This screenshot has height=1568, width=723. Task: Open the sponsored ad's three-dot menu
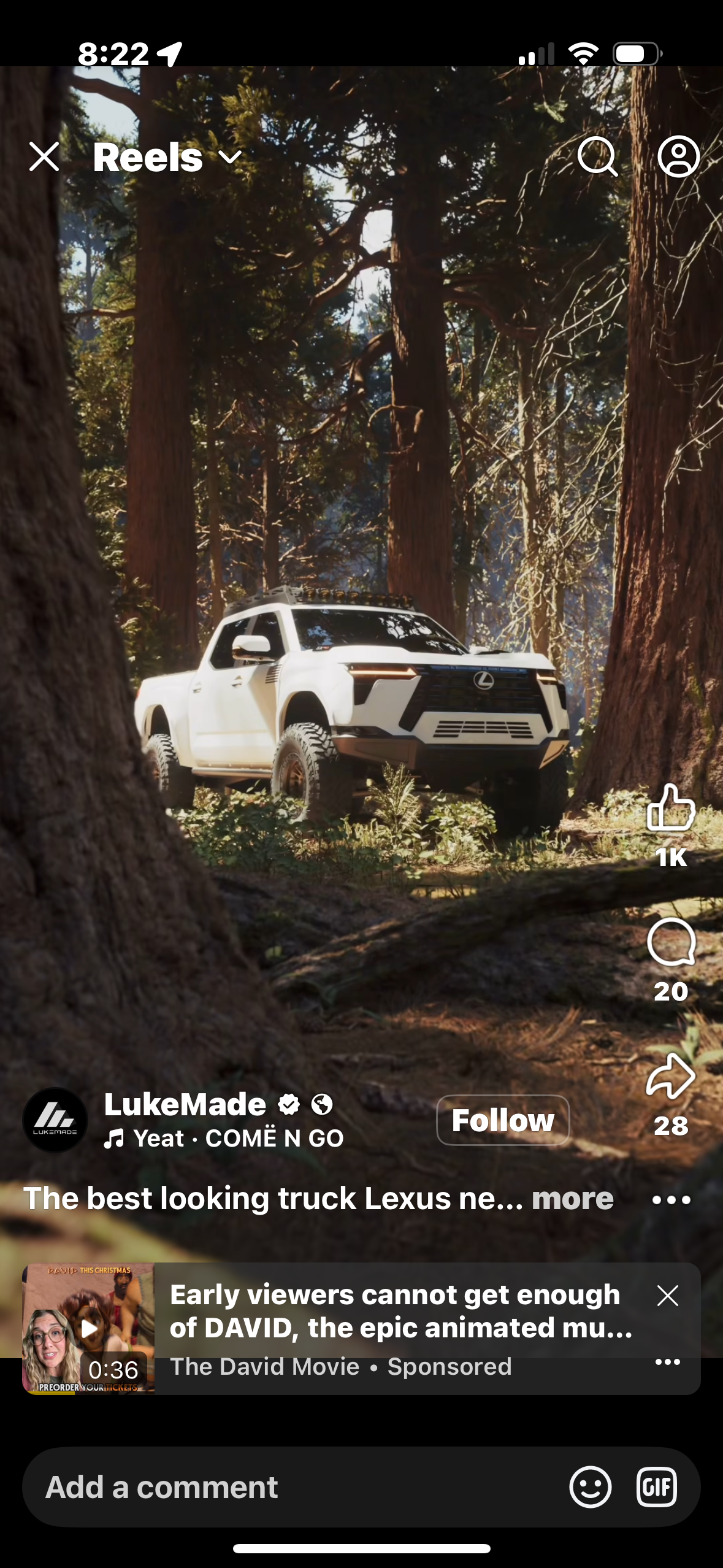pos(667,1362)
